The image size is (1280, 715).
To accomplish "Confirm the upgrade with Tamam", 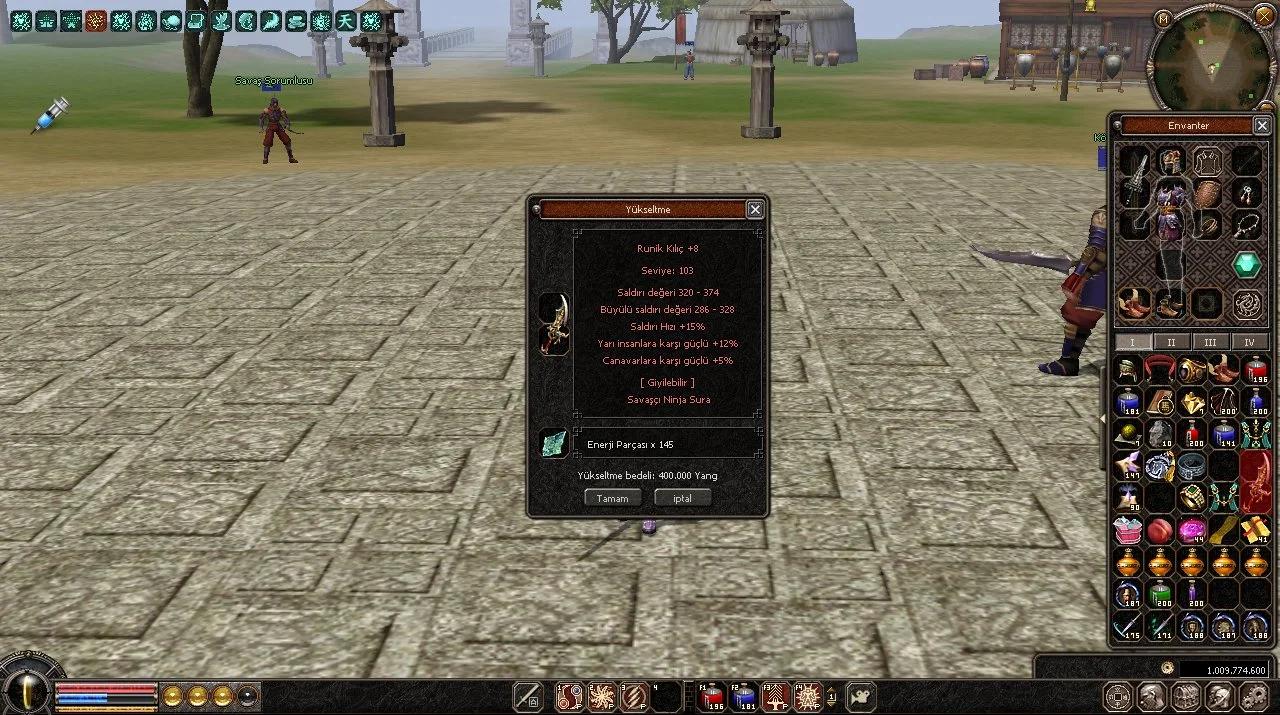I will tap(612, 498).
